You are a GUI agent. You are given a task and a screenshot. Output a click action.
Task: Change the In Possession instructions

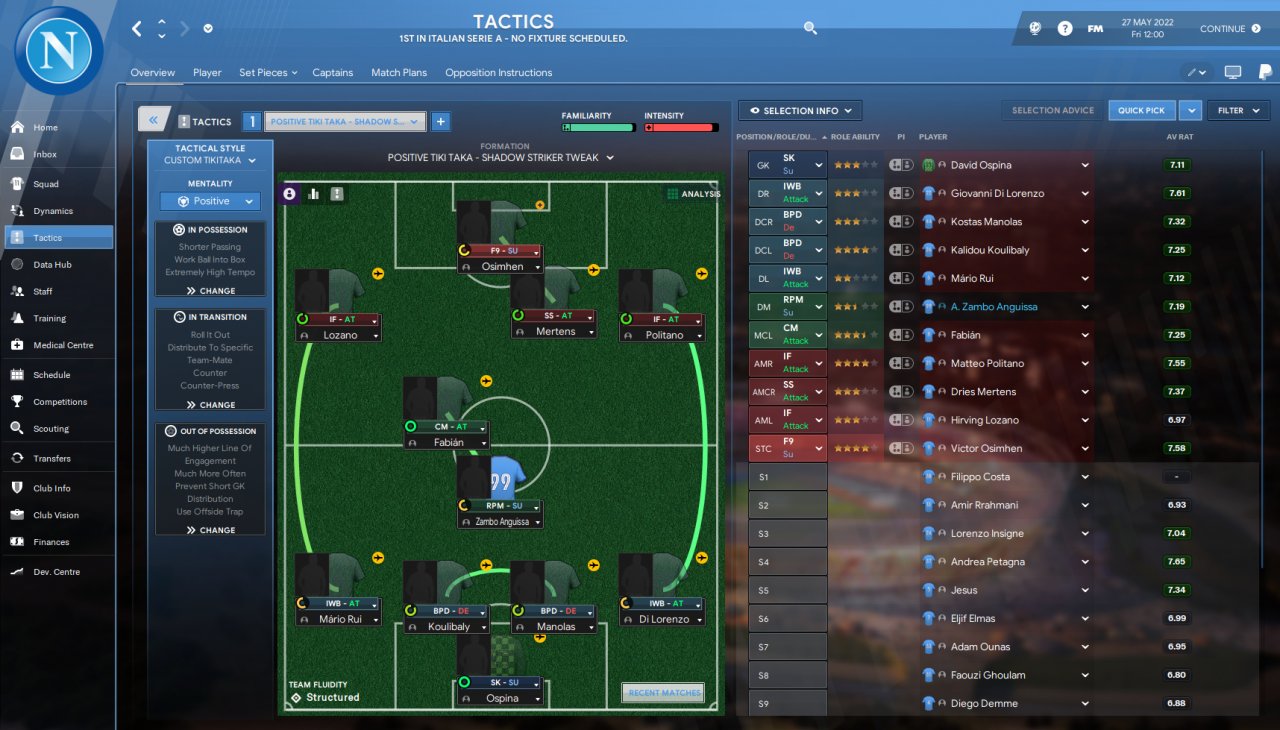pyautogui.click(x=210, y=291)
